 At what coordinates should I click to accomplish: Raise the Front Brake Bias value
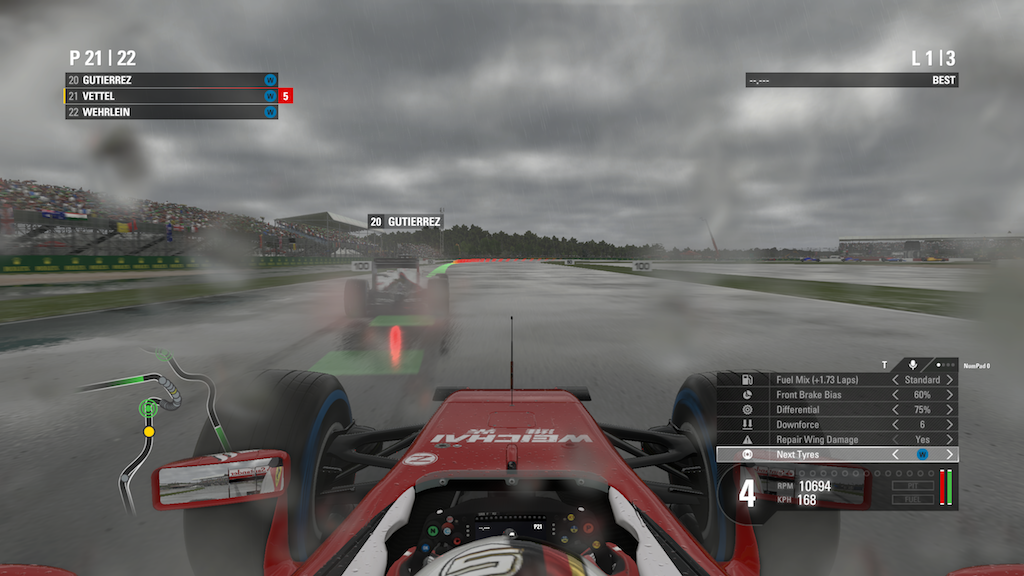(x=949, y=395)
